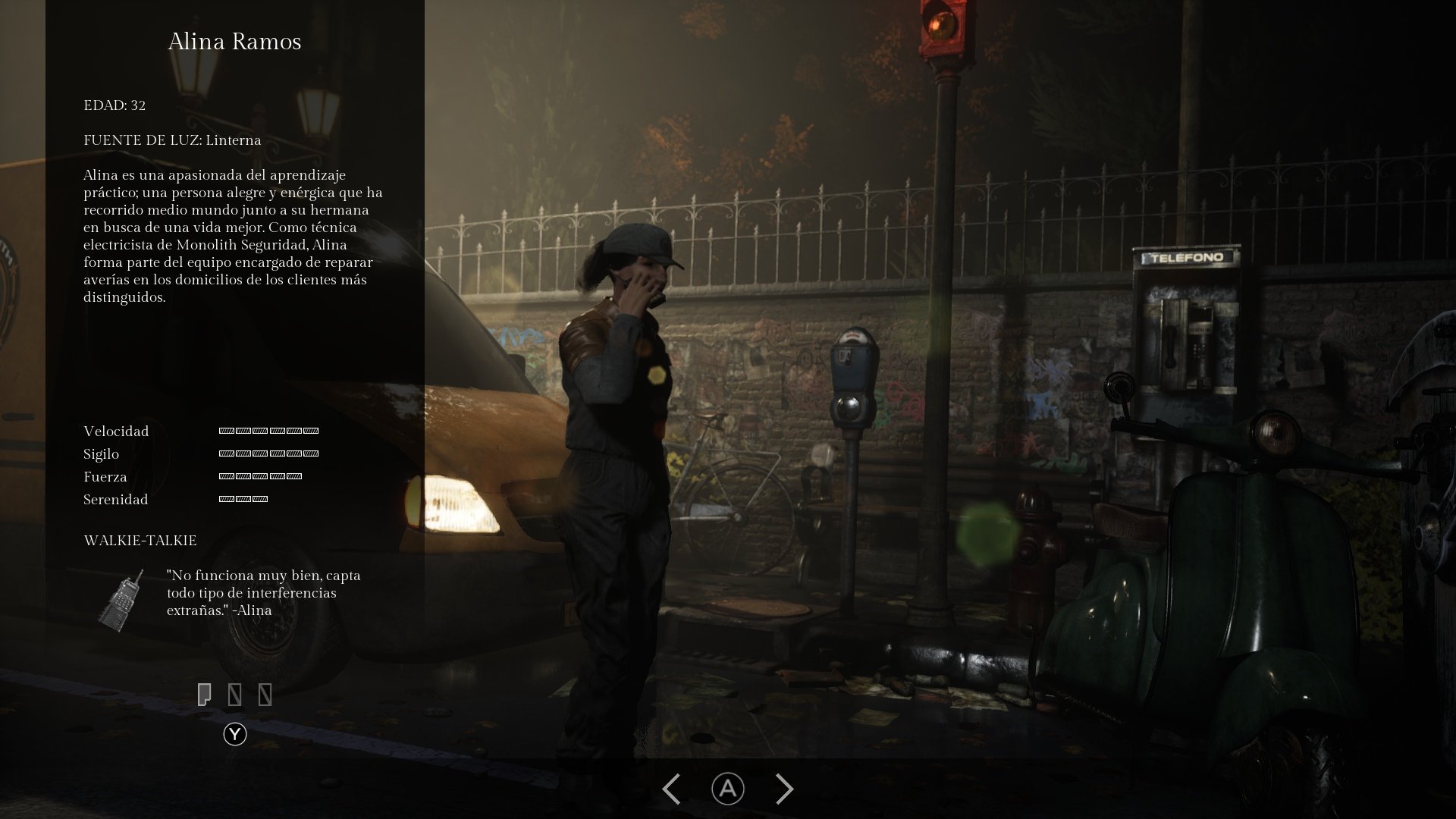Select the FUENTE DE LUZ: Linterna text
This screenshot has width=1456, height=819.
[173, 140]
